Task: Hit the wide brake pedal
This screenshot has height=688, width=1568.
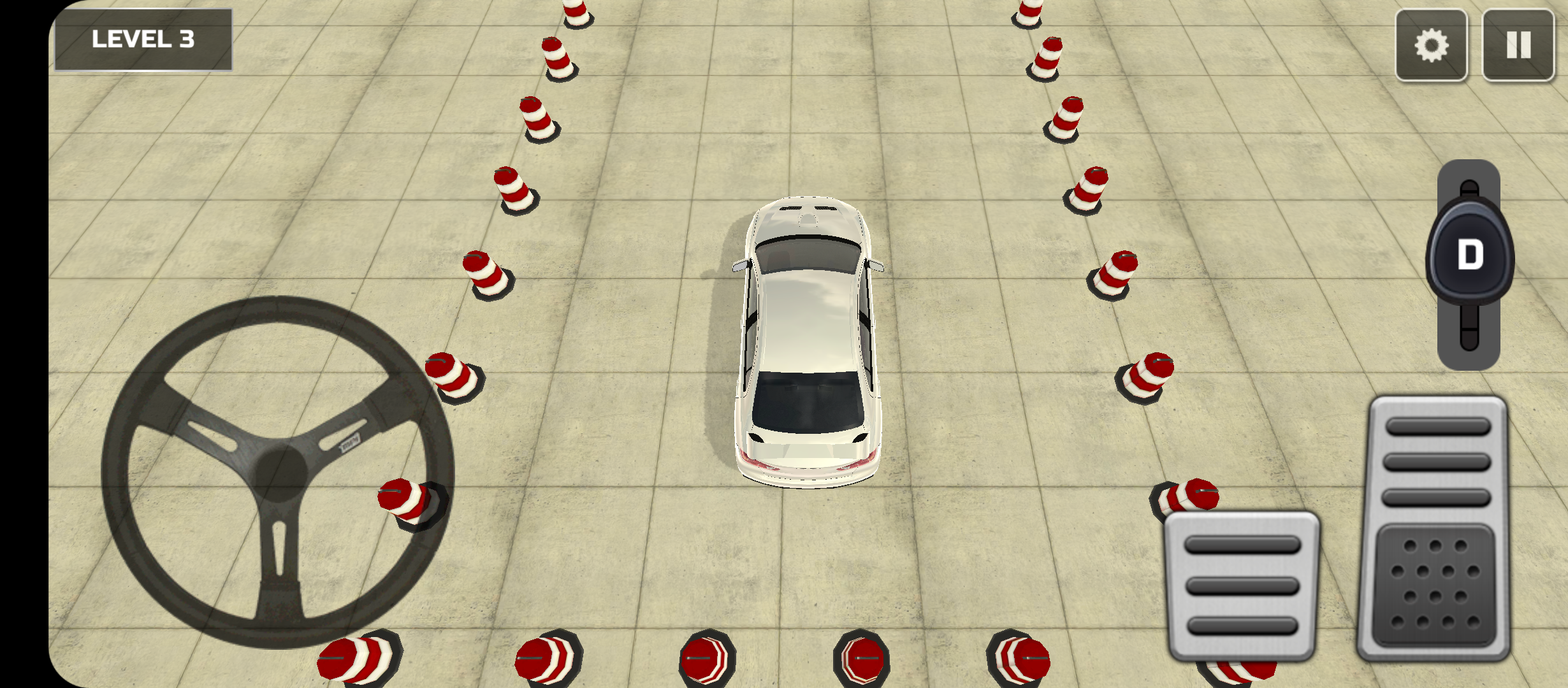Action: tap(1242, 586)
